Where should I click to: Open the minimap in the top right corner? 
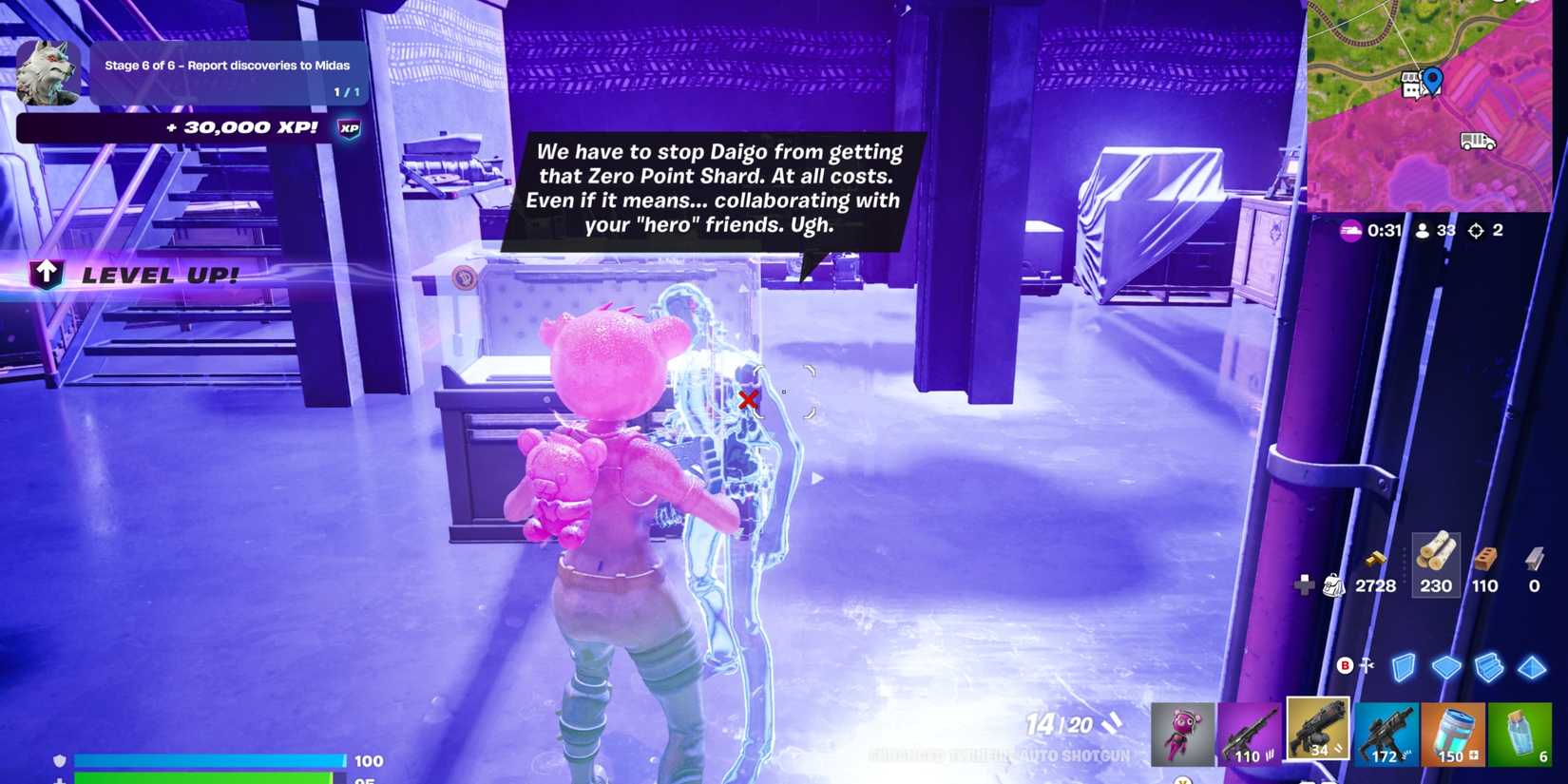1435,105
